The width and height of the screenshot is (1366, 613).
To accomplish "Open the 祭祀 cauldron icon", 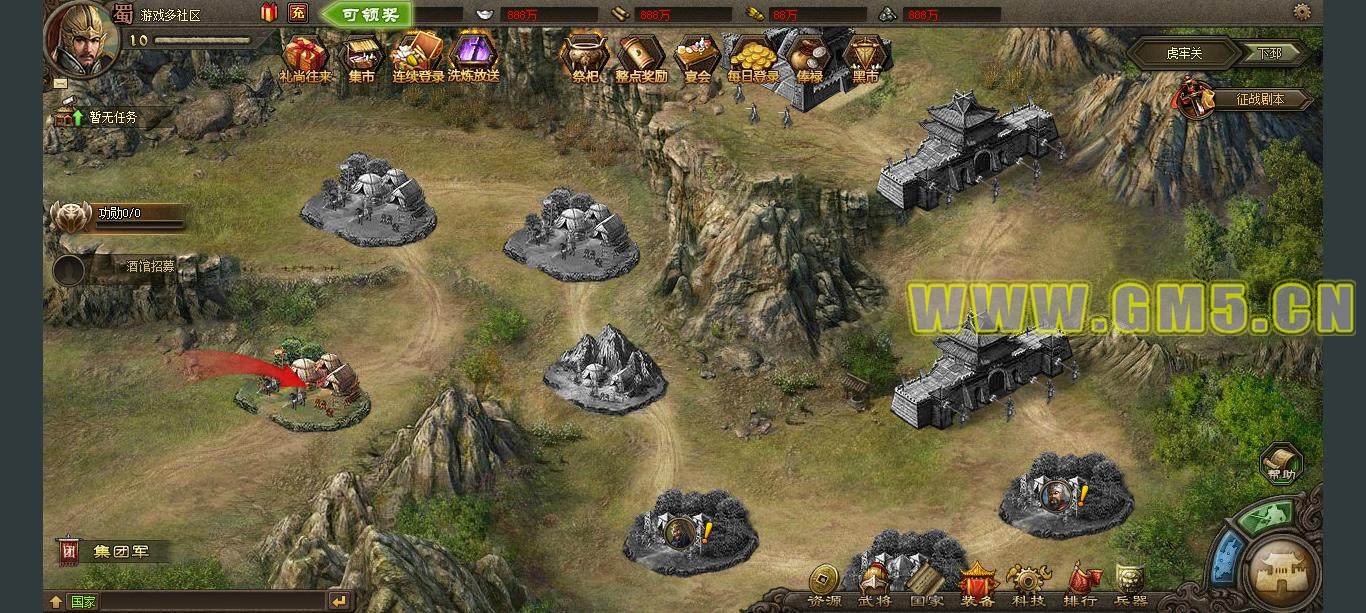I will pyautogui.click(x=585, y=57).
